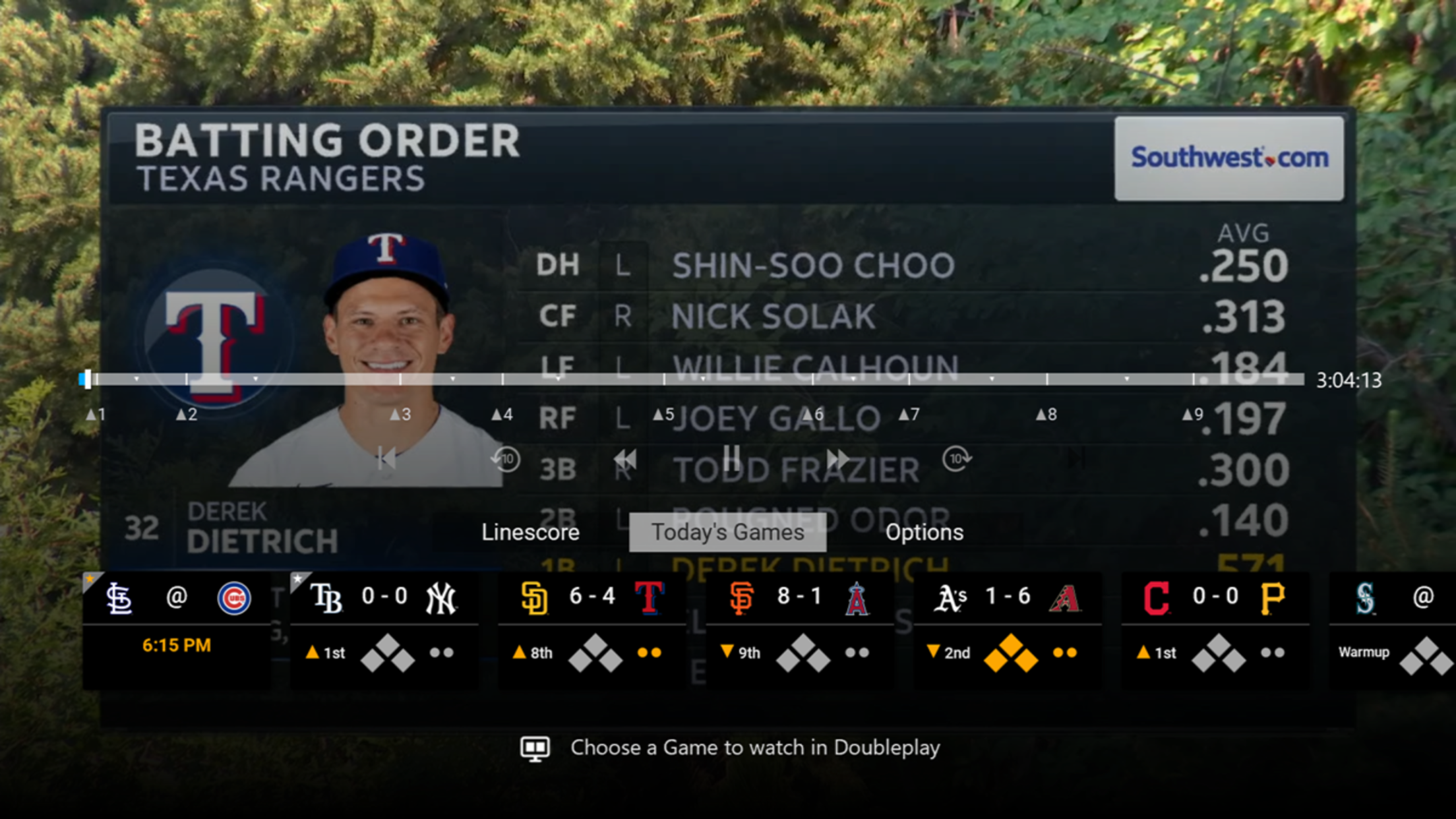This screenshot has height=819, width=1456.
Task: Jump back 10 seconds
Action: pyautogui.click(x=506, y=459)
